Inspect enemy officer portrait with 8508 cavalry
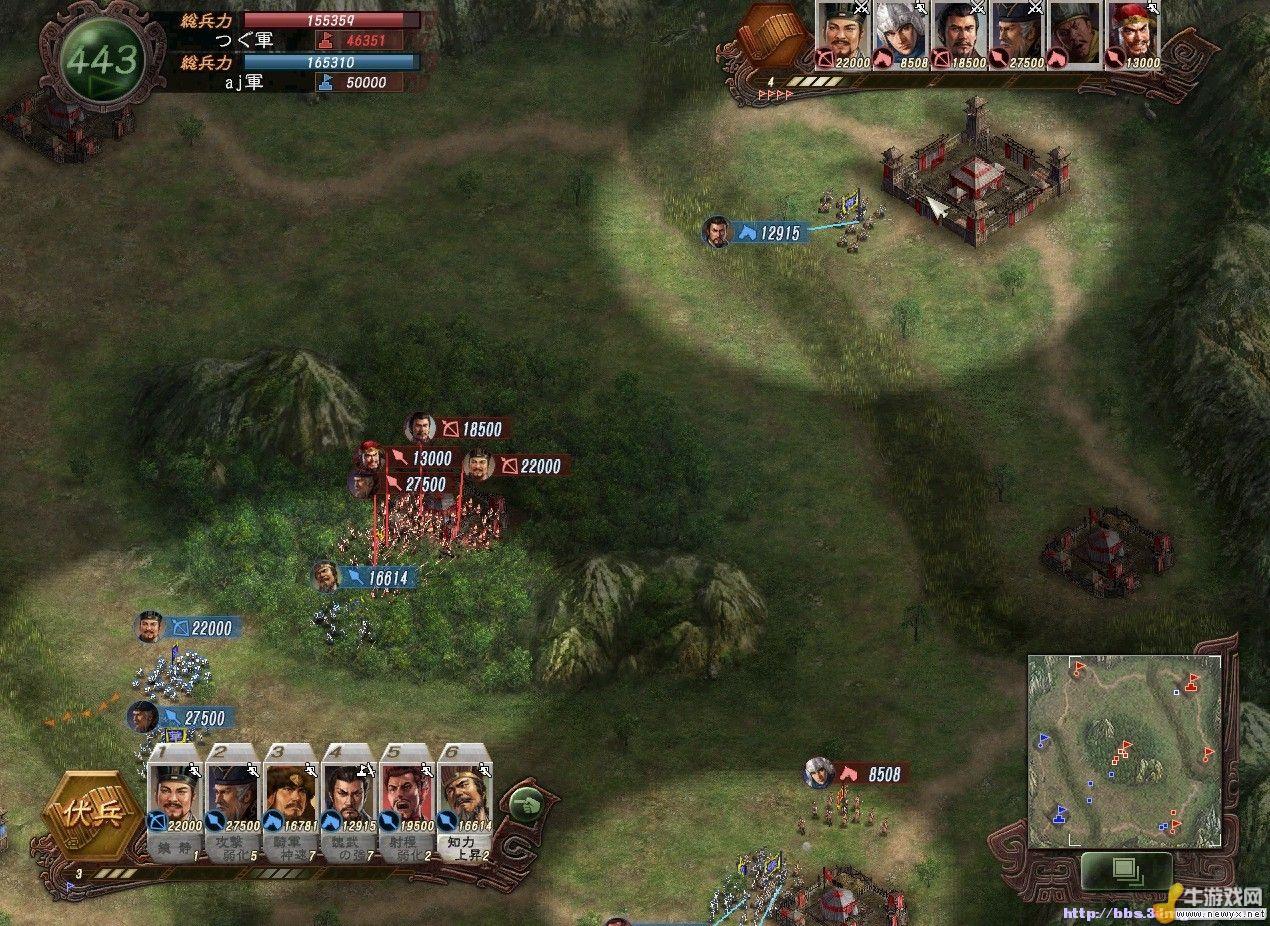1270x926 pixels. pyautogui.click(x=903, y=35)
